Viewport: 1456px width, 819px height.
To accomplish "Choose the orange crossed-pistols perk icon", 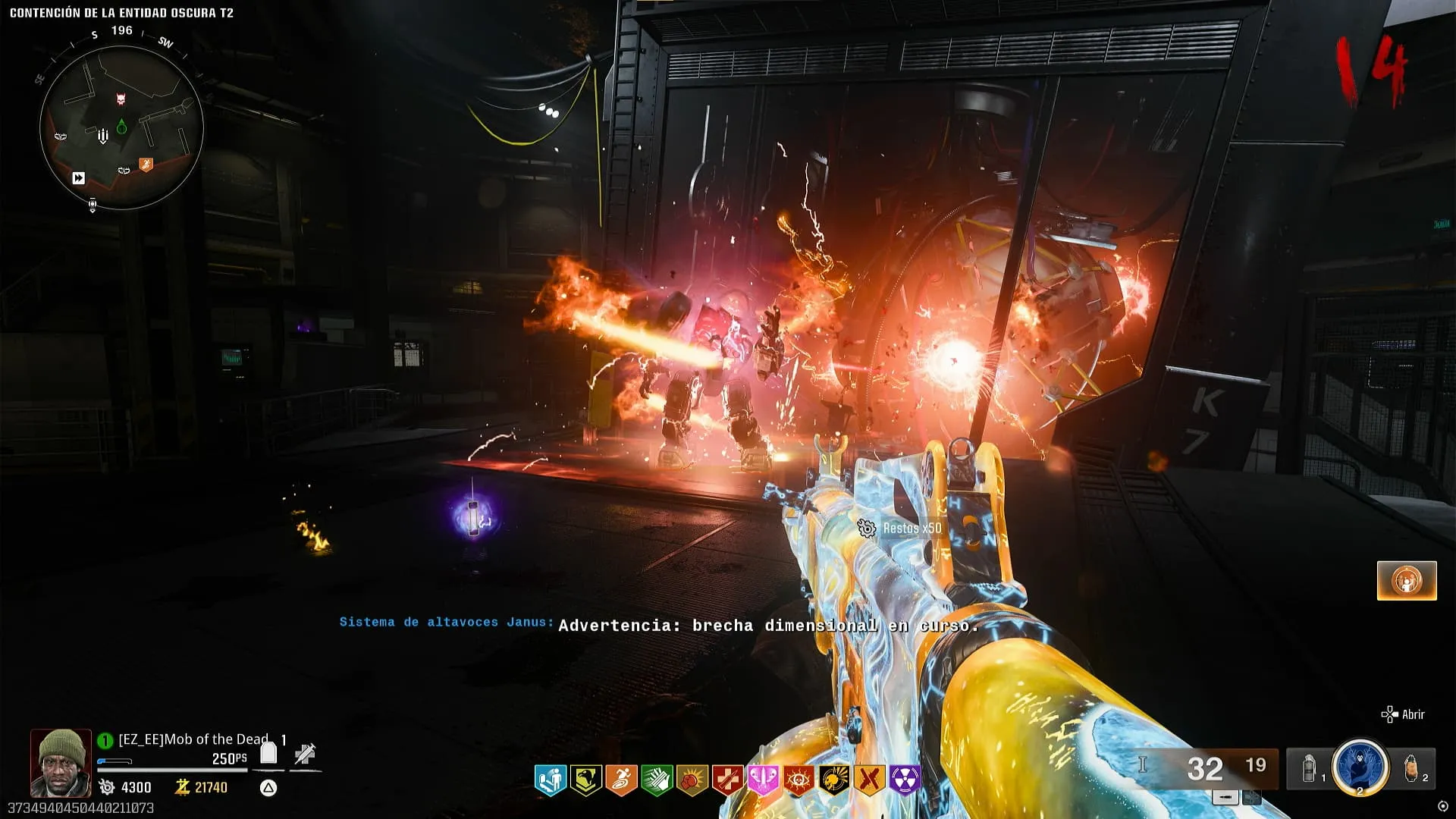I will (x=870, y=780).
